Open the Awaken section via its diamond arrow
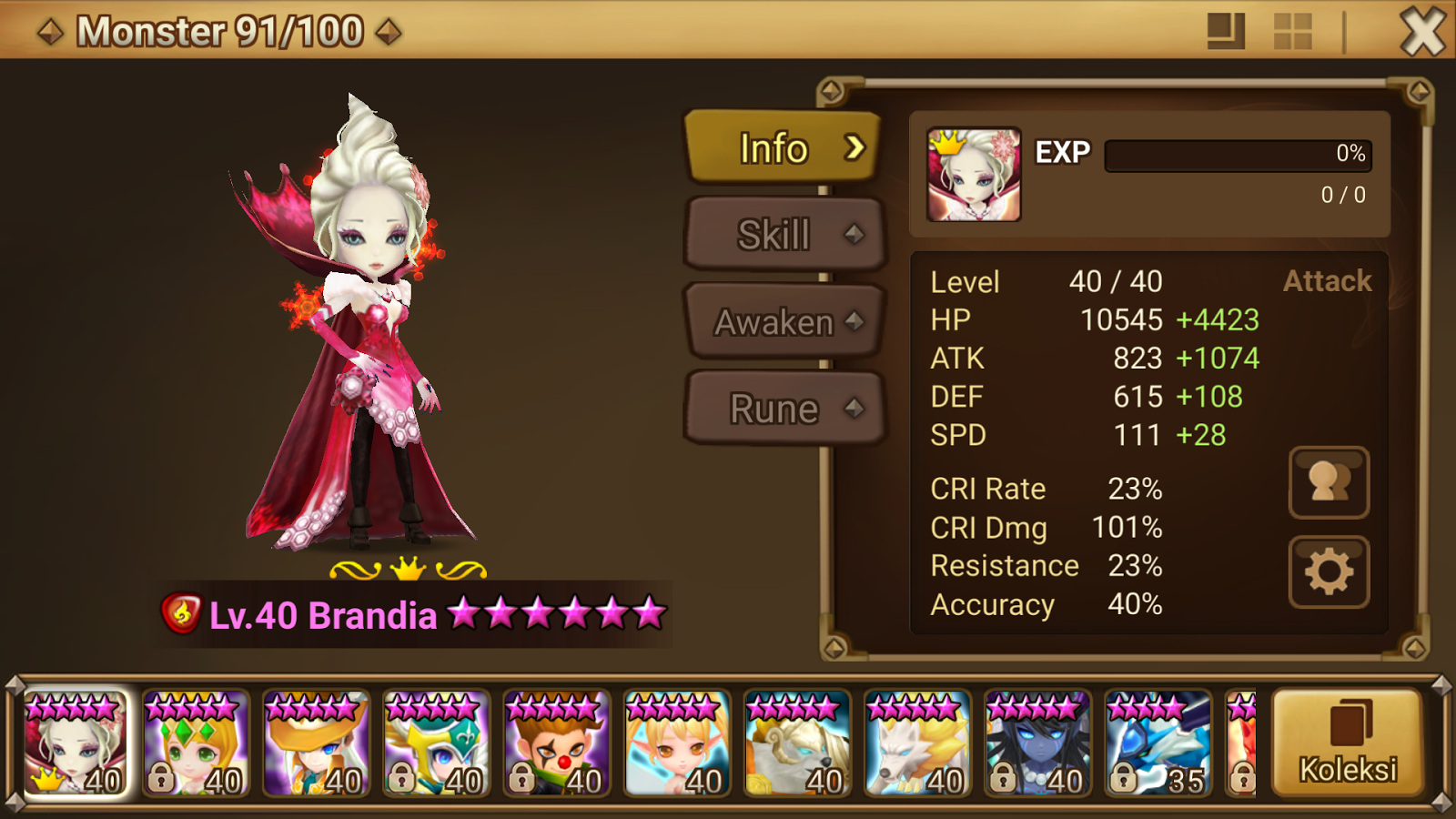1456x819 pixels. [854, 320]
